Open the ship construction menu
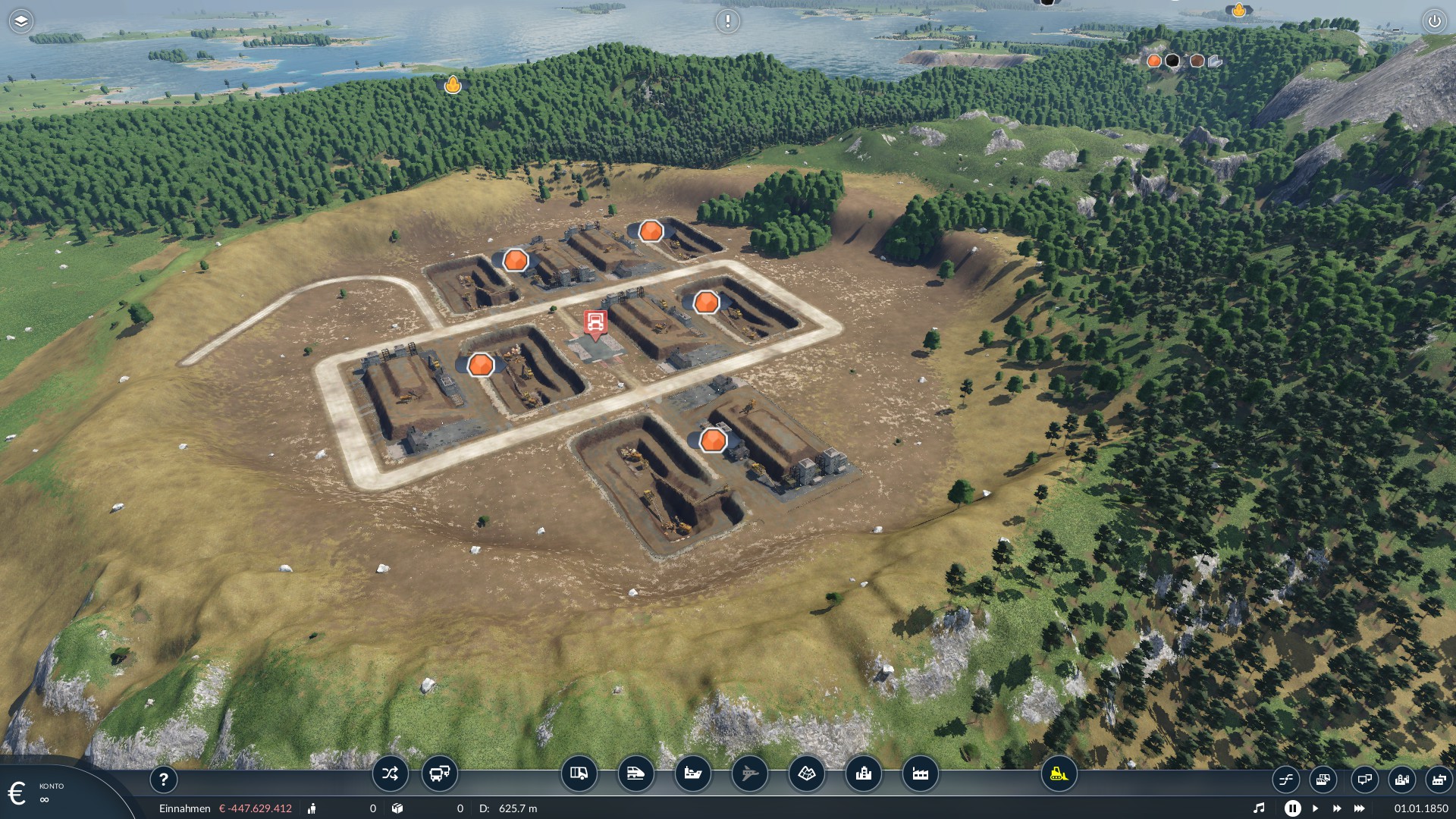Image resolution: width=1456 pixels, height=819 pixels. (x=692, y=773)
